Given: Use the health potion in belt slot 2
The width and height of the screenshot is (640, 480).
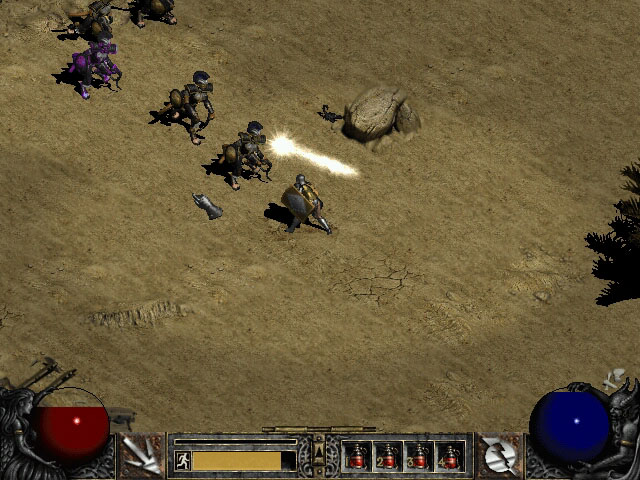Looking at the screenshot, I should click(388, 457).
